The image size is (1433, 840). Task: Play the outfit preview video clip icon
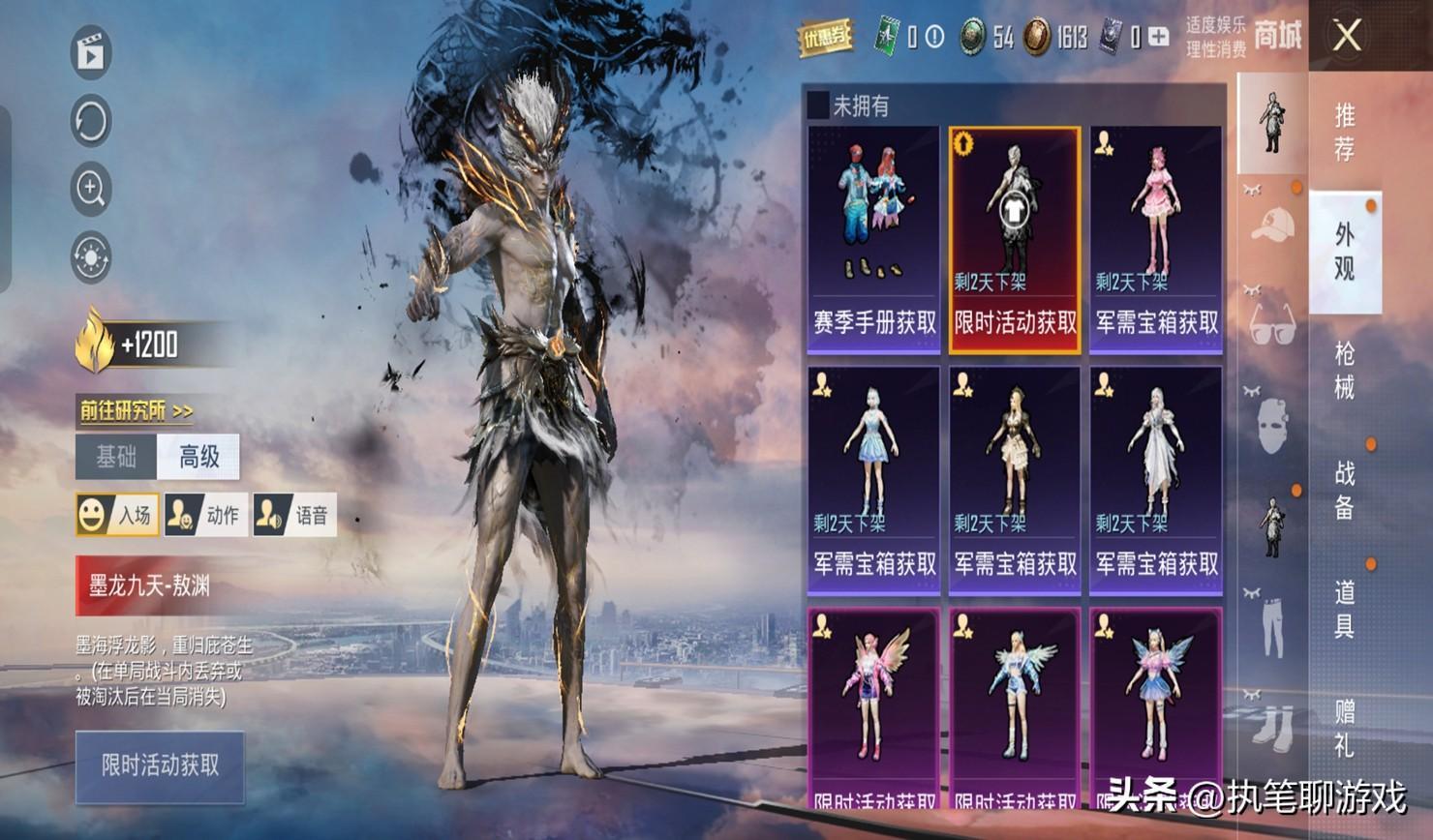(x=91, y=53)
